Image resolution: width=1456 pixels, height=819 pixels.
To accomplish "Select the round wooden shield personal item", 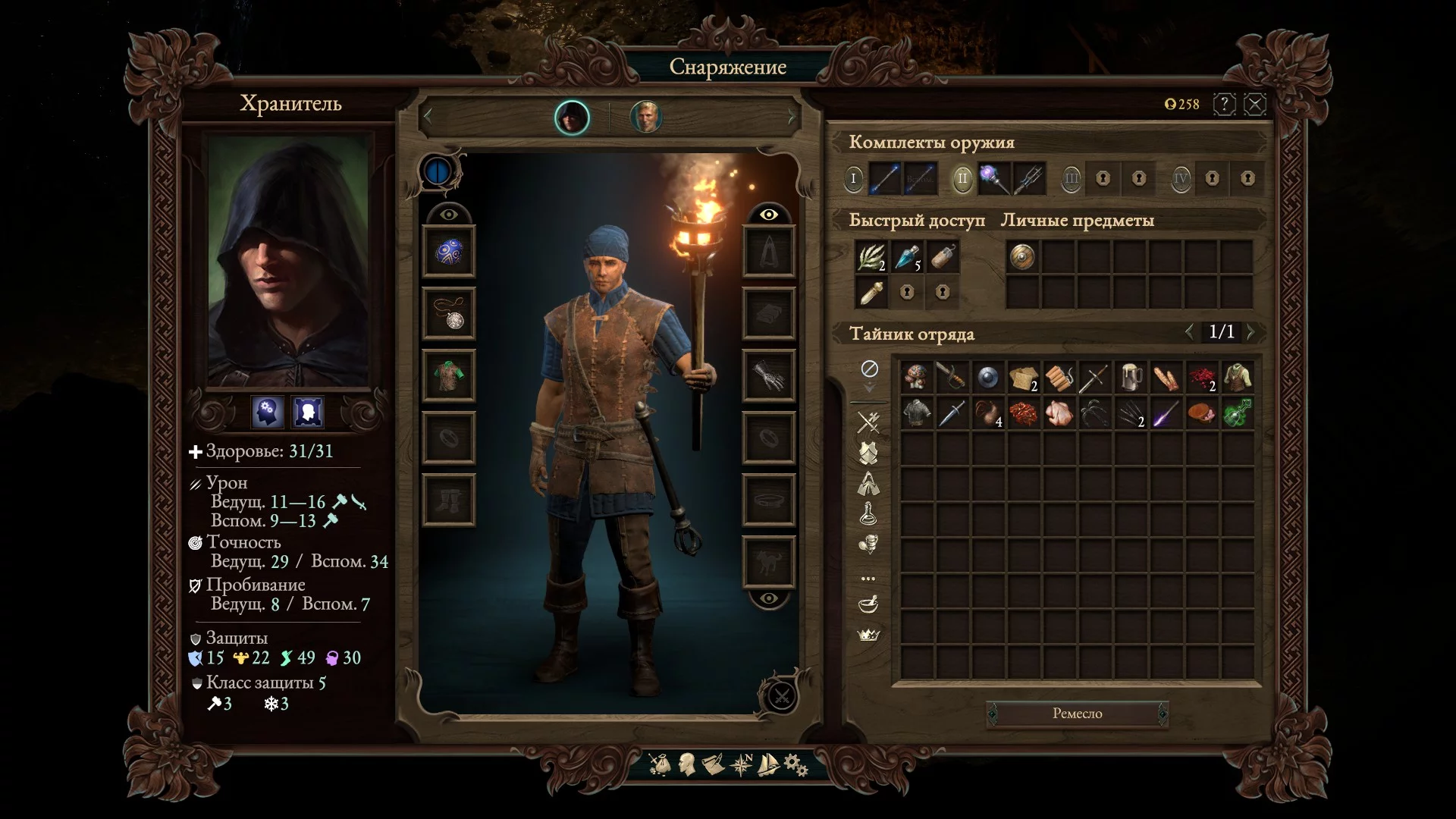I will pos(1022,258).
